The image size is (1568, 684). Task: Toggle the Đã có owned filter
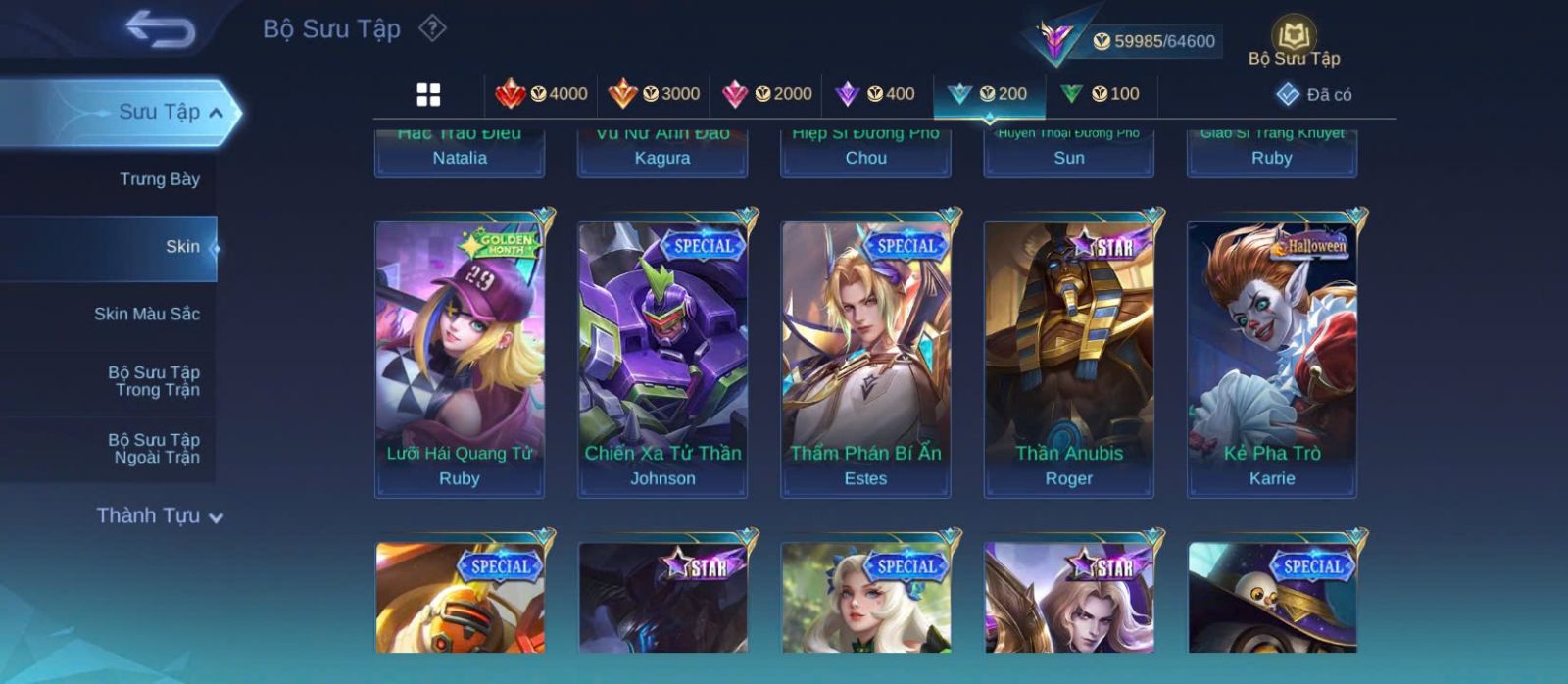1314,95
